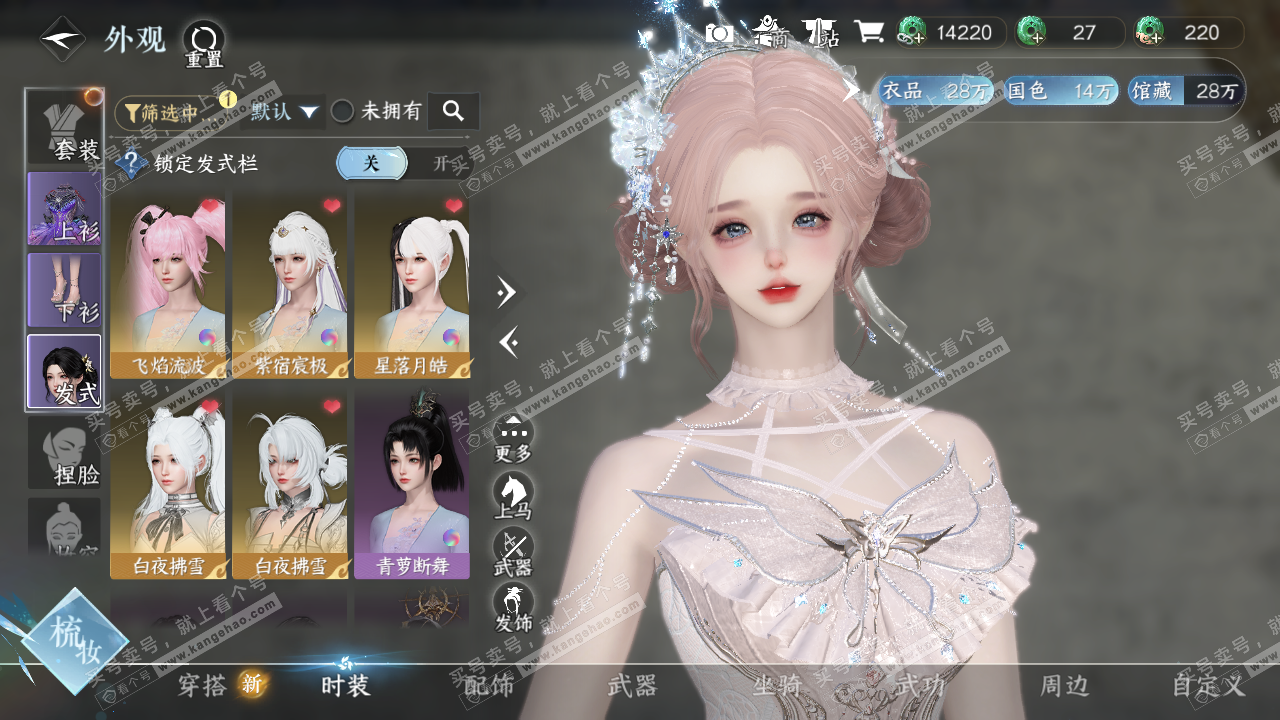Switch to the 穿搭 bottom tab
The height and width of the screenshot is (720, 1280).
click(x=205, y=685)
